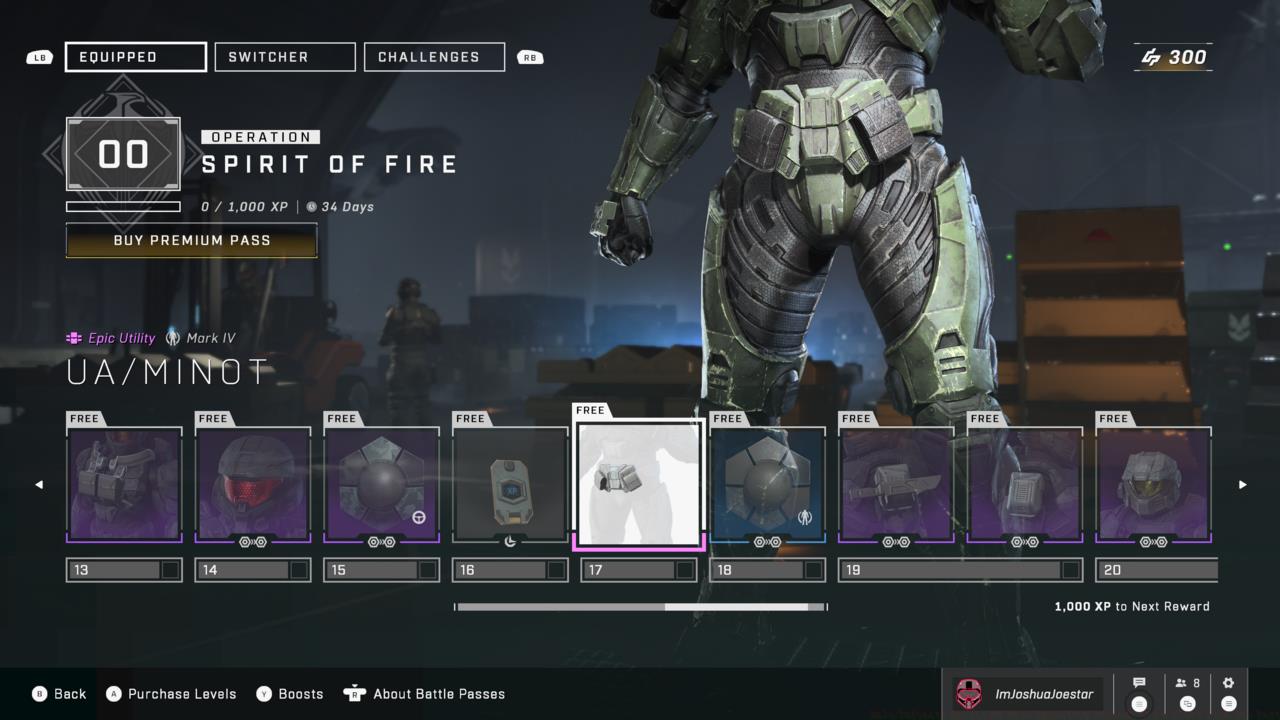
Task: Select the level 19 knife reward tile
Action: pos(896,485)
